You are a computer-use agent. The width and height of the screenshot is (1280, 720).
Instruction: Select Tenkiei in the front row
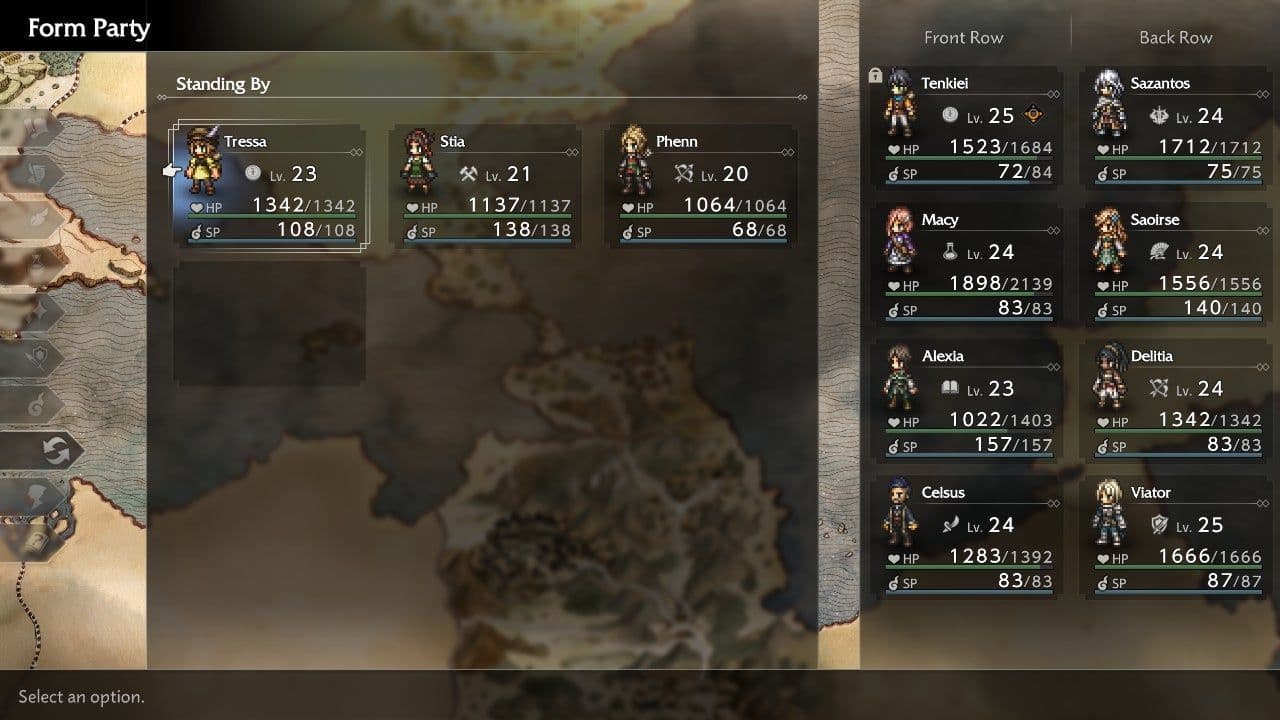[x=968, y=129]
